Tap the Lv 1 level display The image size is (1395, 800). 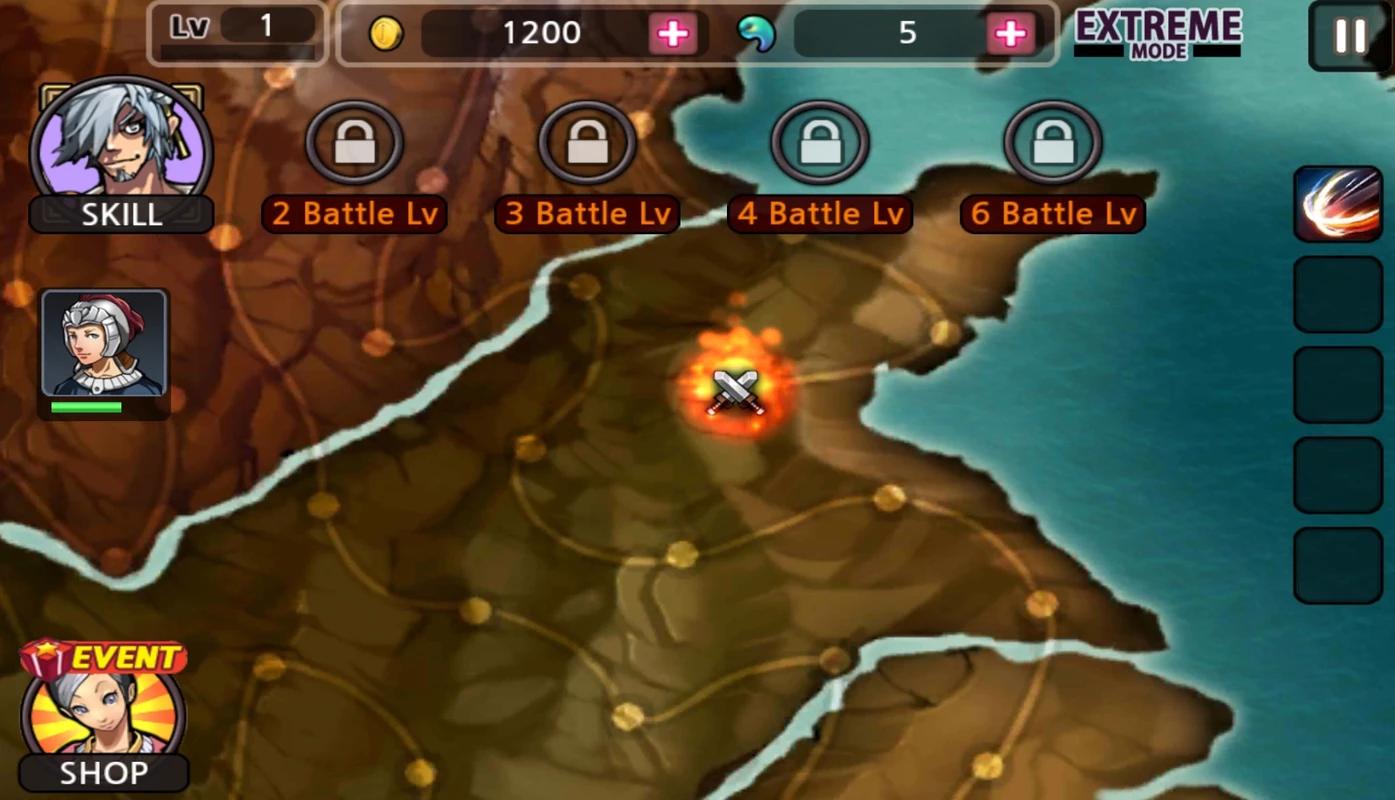(237, 28)
